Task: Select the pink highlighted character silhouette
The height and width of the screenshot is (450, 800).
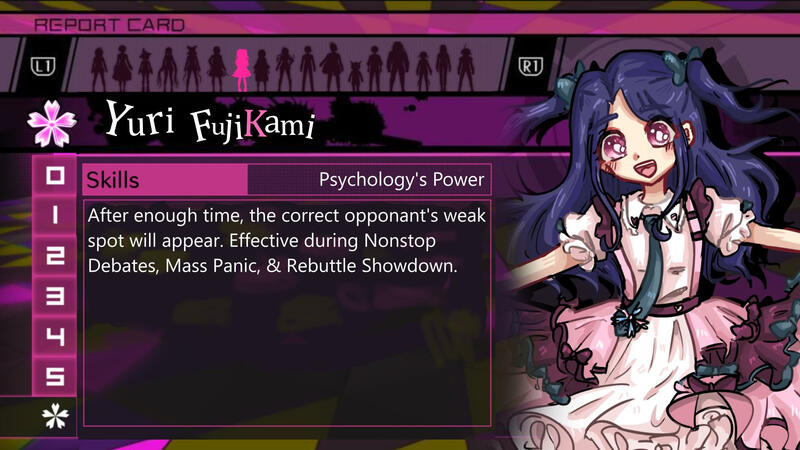Action: point(241,70)
